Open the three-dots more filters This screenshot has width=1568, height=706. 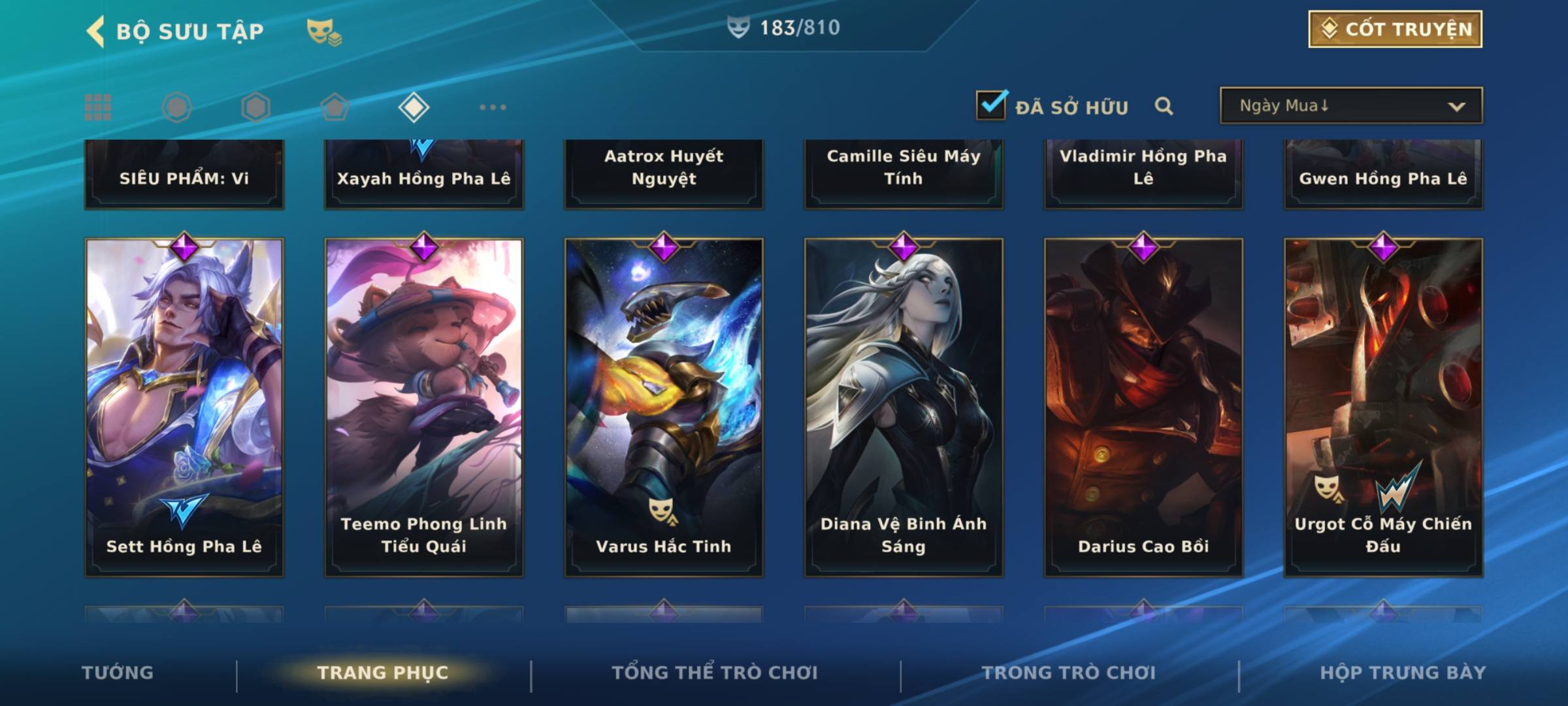point(493,107)
